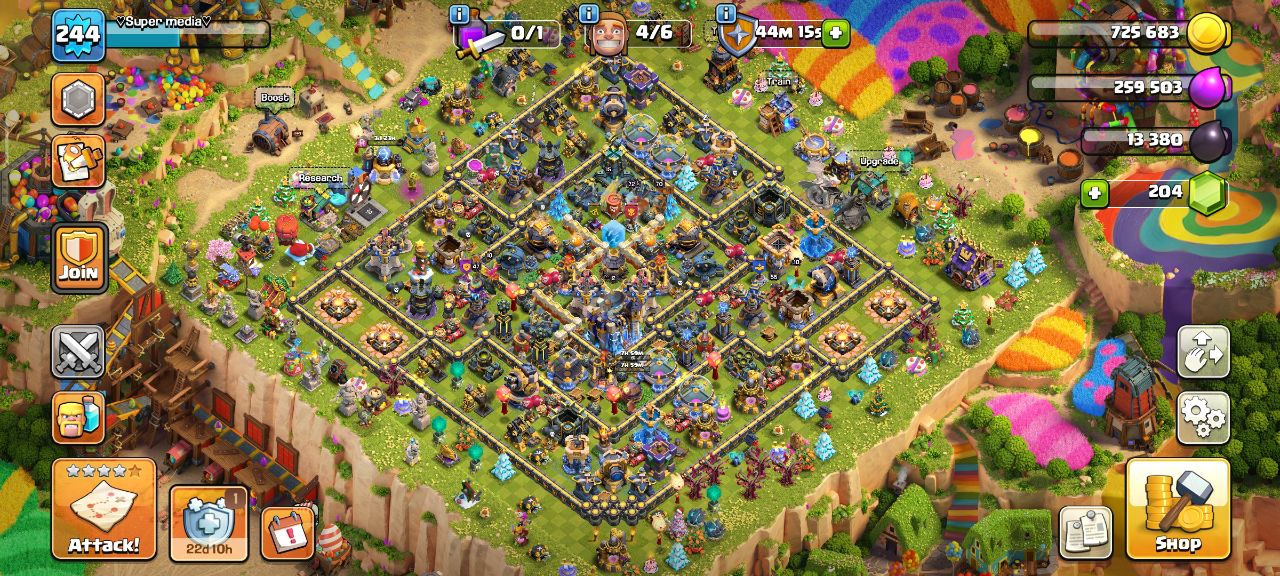The height and width of the screenshot is (576, 1280).
Task: Tap the level 244 experience badge
Action: tap(77, 35)
